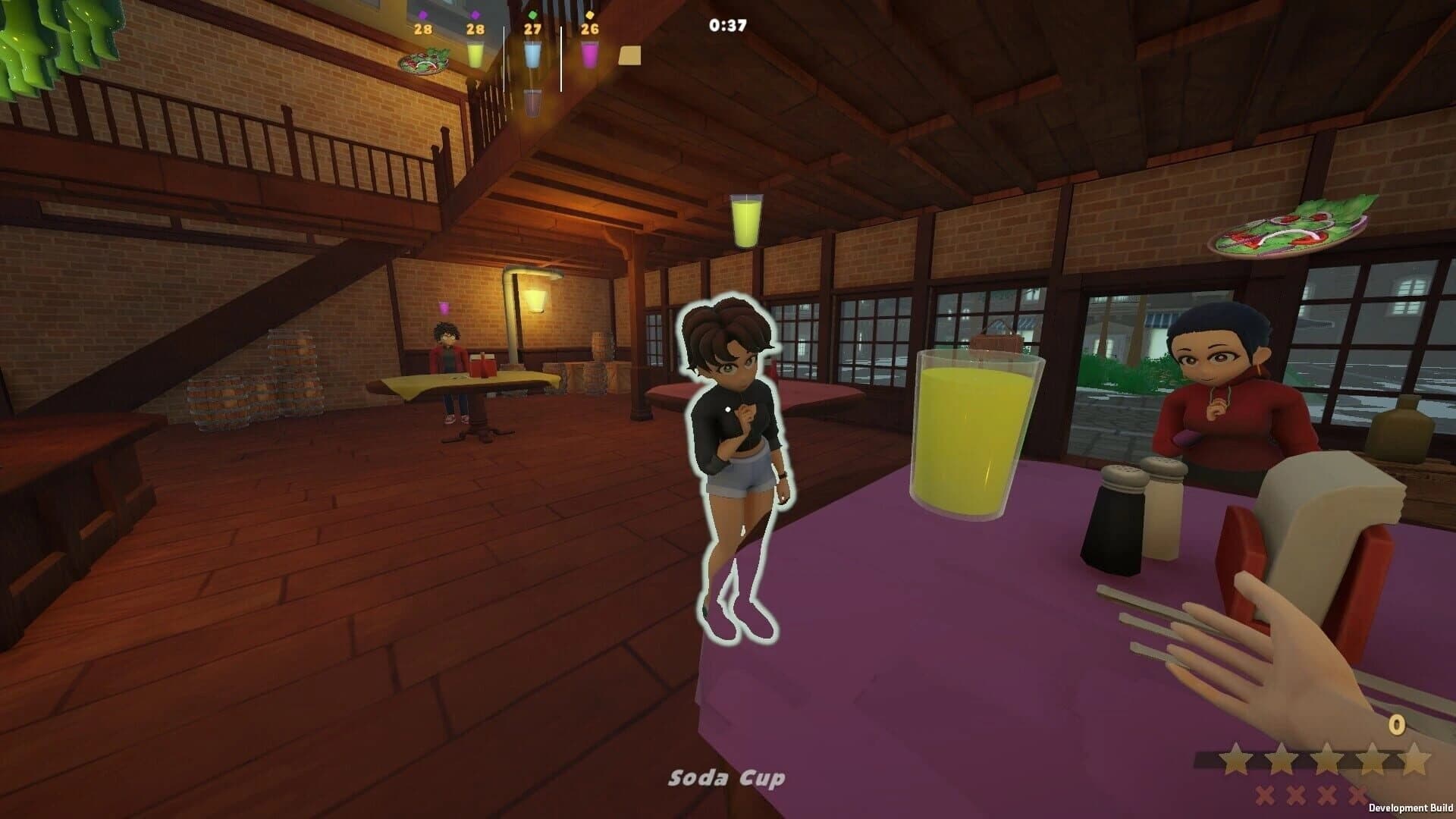Open the patience counter showing 26
The height and width of the screenshot is (819, 1456).
[x=589, y=30]
